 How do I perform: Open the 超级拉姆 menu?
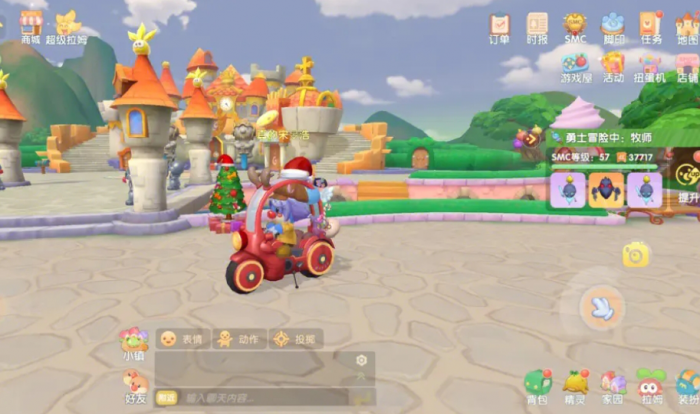tap(67, 25)
